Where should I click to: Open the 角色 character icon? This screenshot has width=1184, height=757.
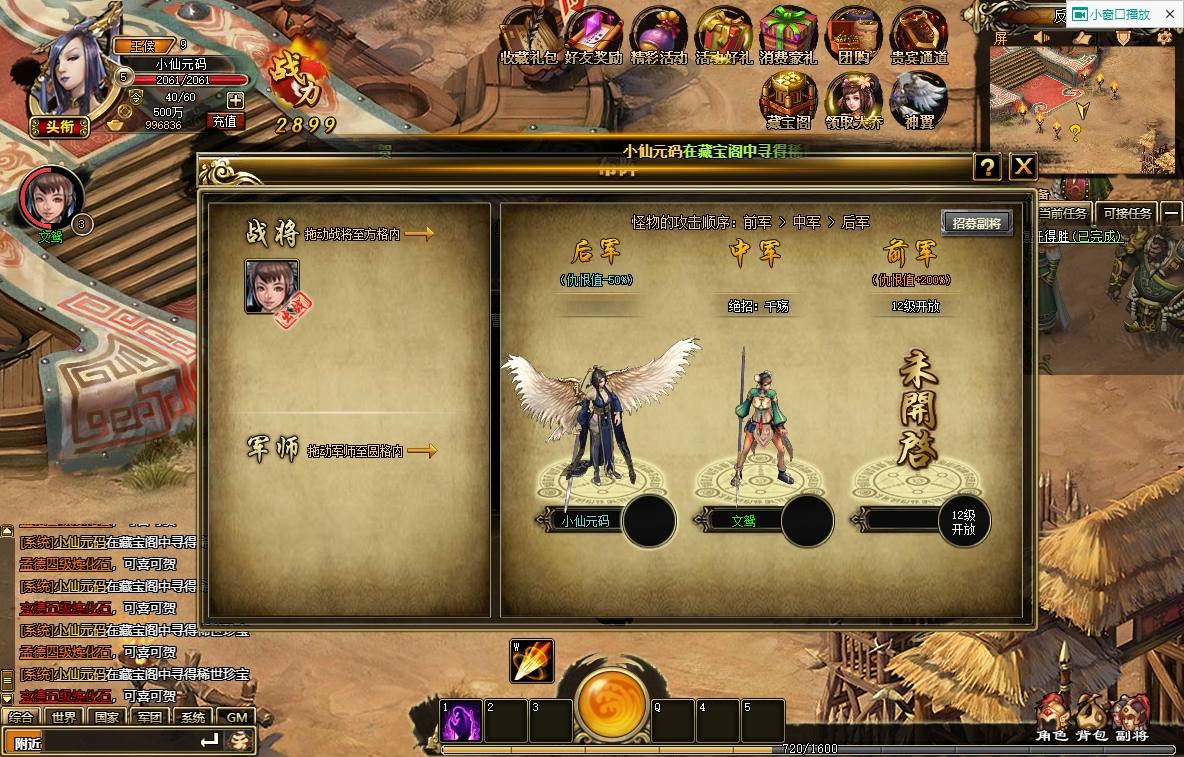coord(1052,718)
